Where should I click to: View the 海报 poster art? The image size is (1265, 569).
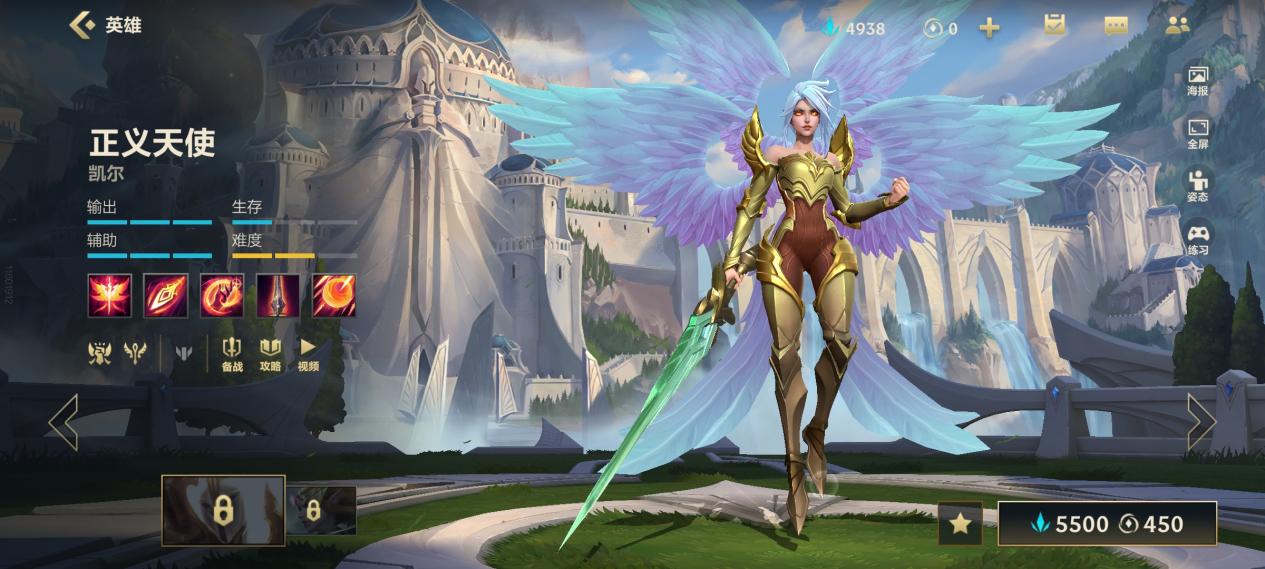pos(1198,80)
